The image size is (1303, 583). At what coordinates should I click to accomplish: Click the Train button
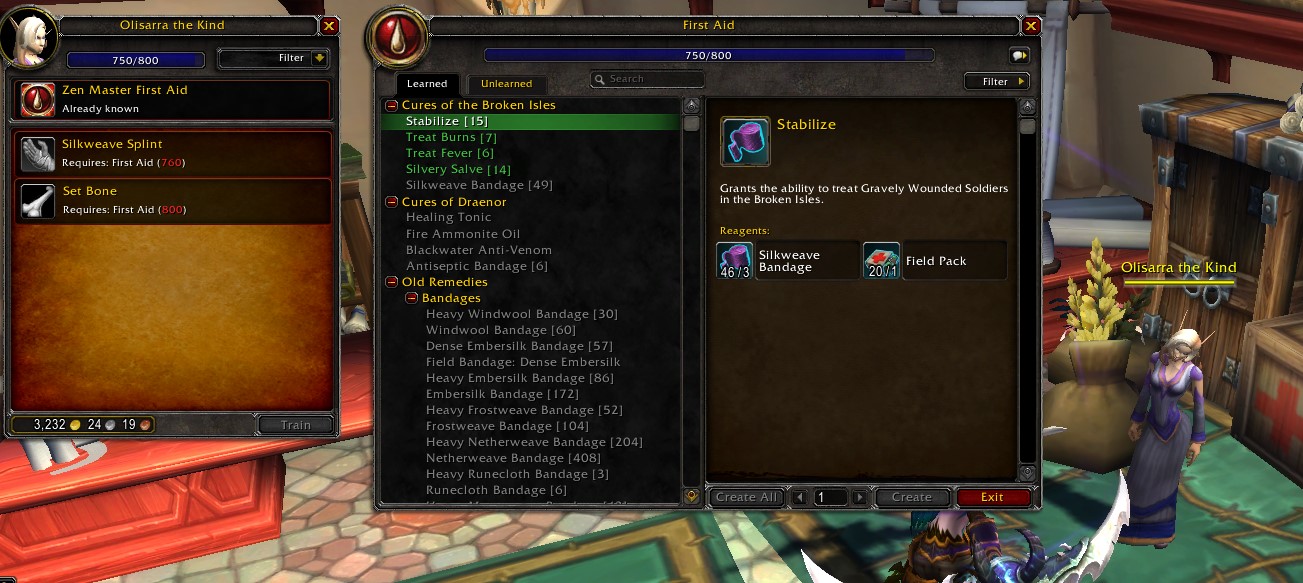295,425
